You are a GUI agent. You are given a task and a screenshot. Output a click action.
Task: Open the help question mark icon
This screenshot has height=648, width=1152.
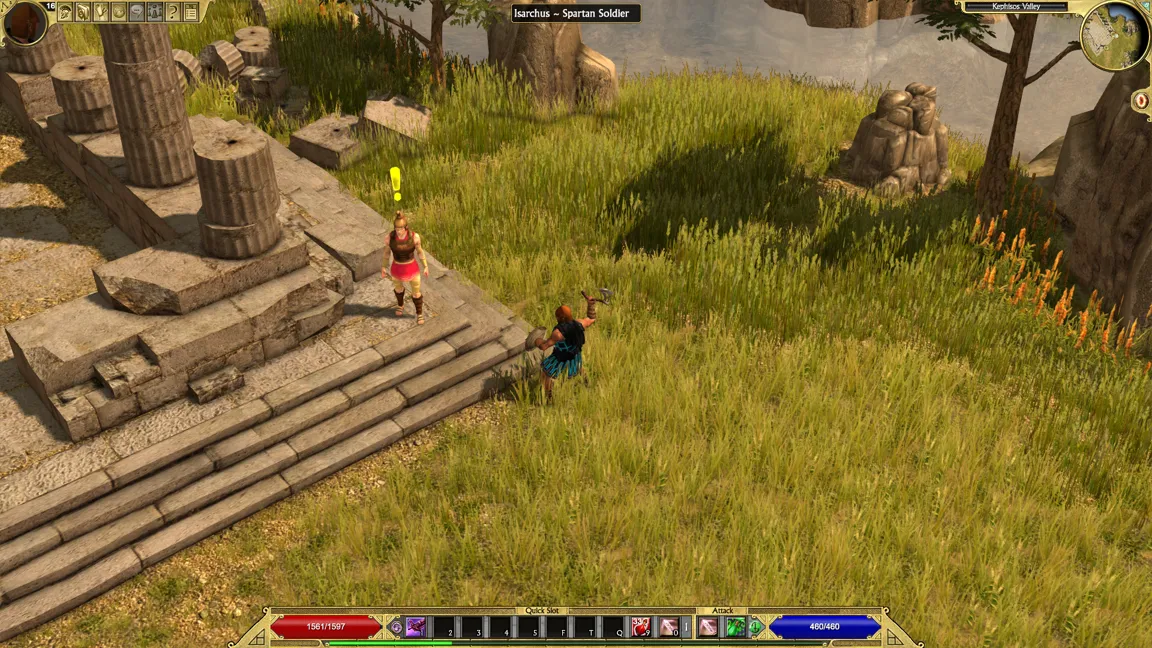coord(173,12)
